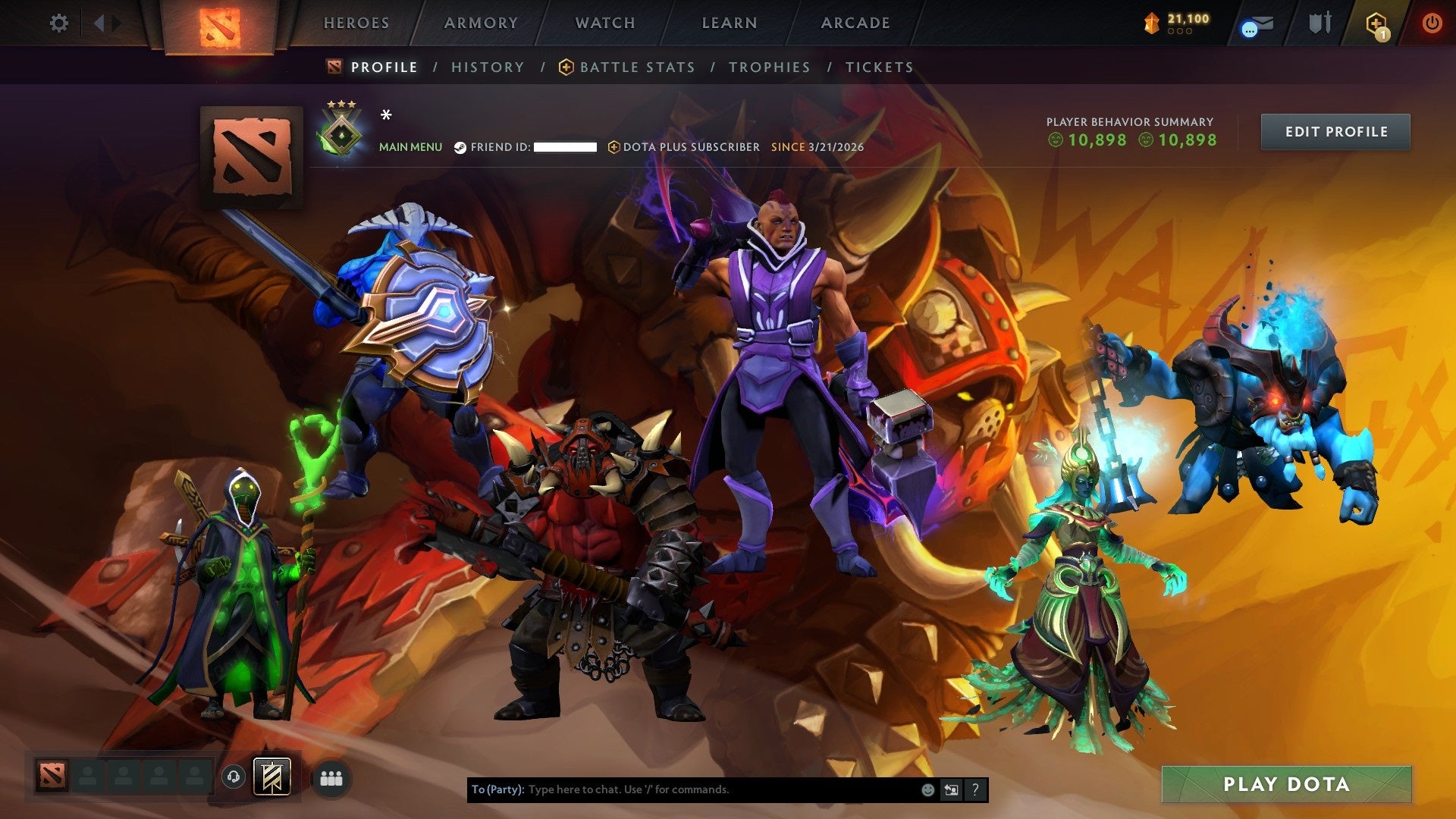Open the Armory shield and sword icon
Screen dimensions: 1456x819
tap(1319, 23)
